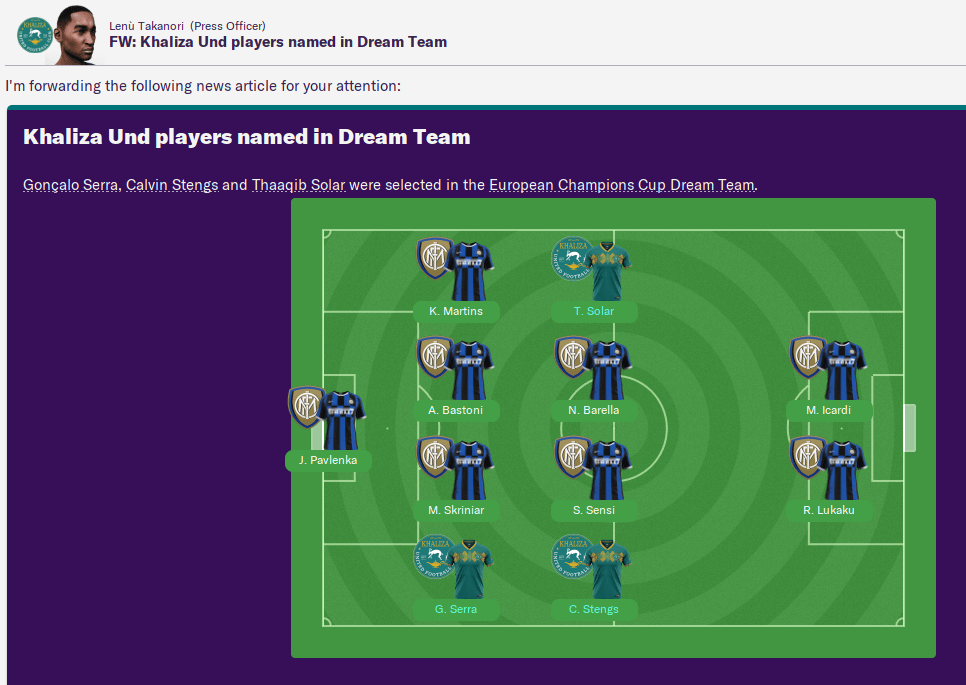
Task: Select N. Barella on the pitch
Action: point(594,410)
